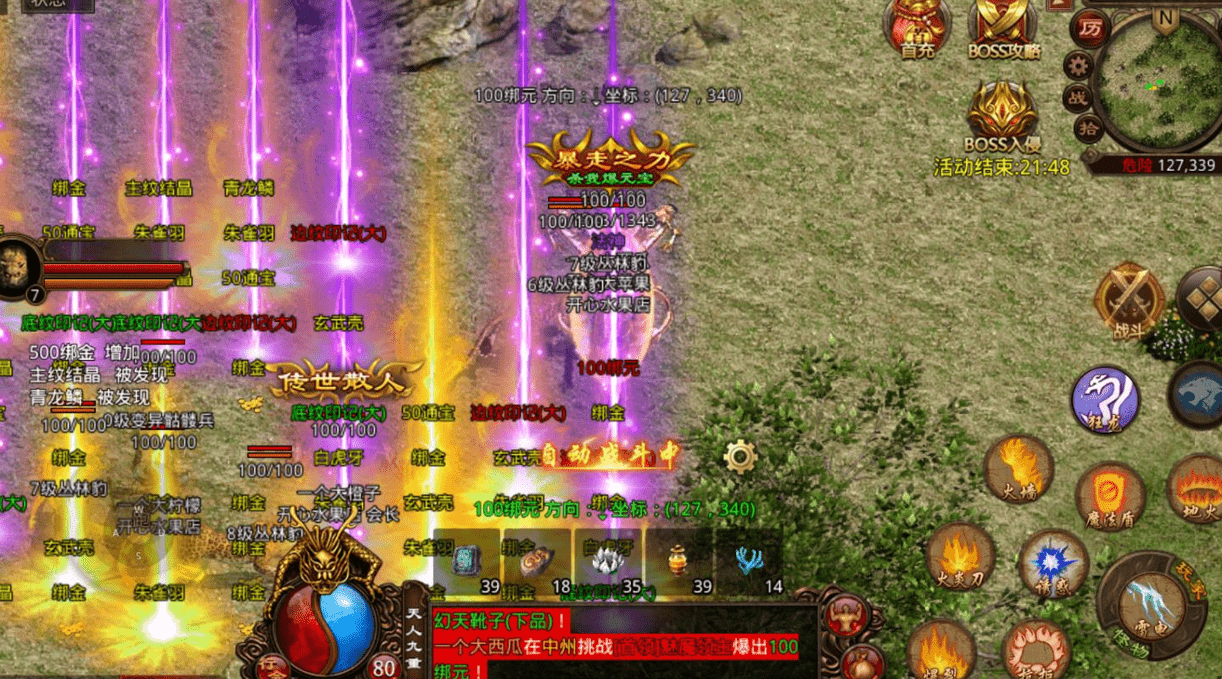Activate the 狂龙 purple dragon skill

(x=1105, y=400)
